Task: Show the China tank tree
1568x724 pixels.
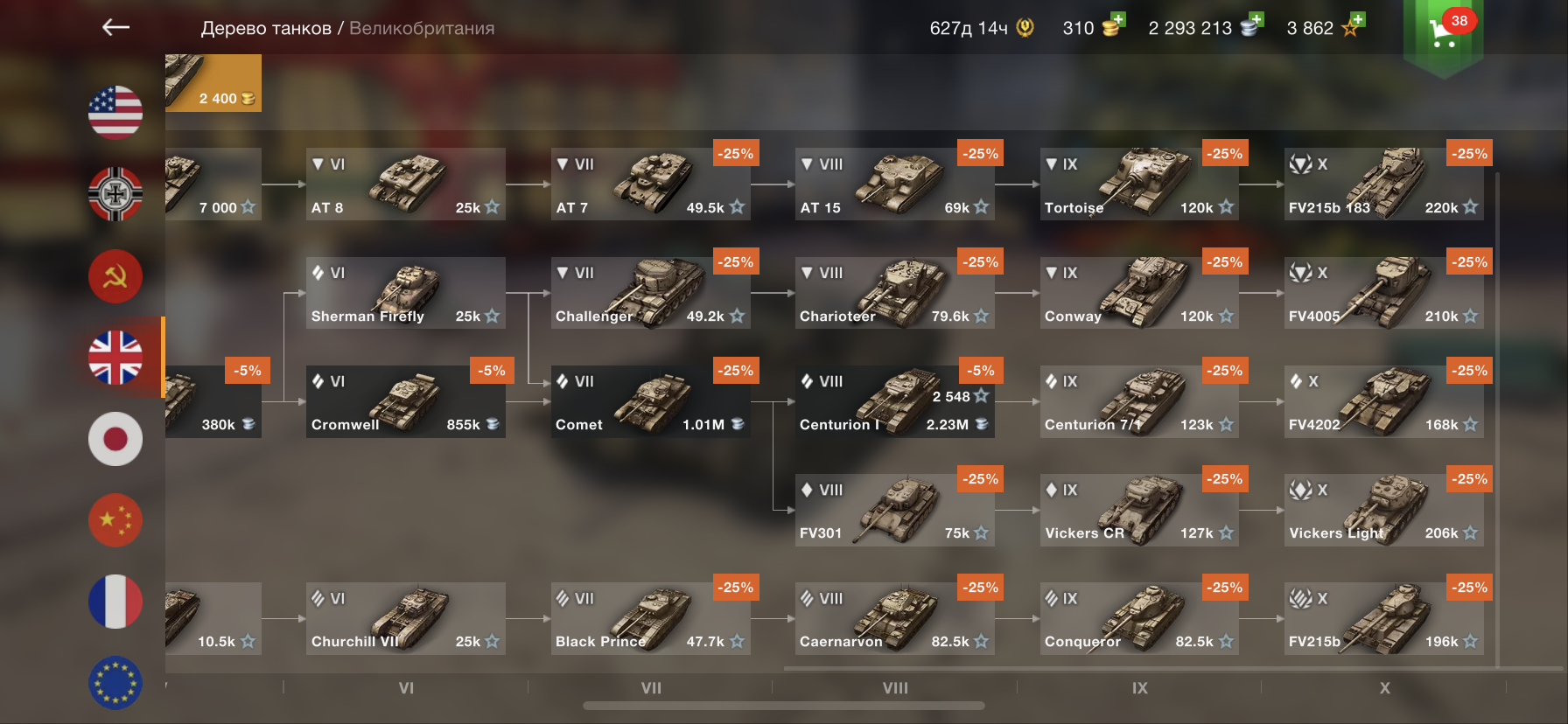Action: click(x=115, y=520)
